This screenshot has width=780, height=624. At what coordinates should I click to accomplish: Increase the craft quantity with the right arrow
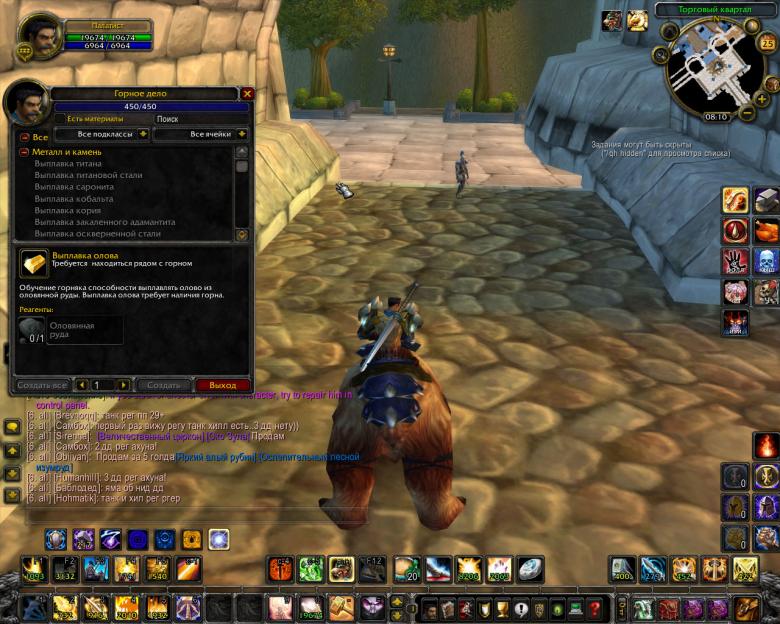(x=124, y=385)
